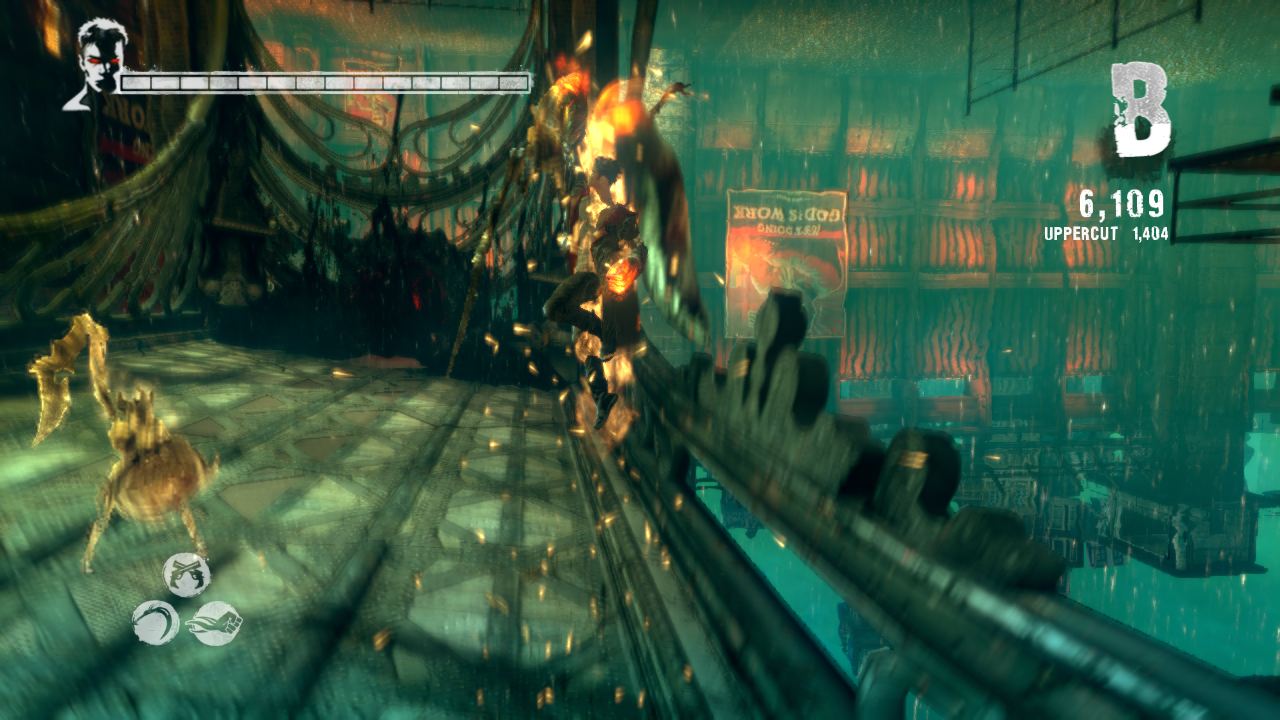The width and height of the screenshot is (1280, 720).
Task: Choose the scythe weapon icon
Action: [x=156, y=622]
